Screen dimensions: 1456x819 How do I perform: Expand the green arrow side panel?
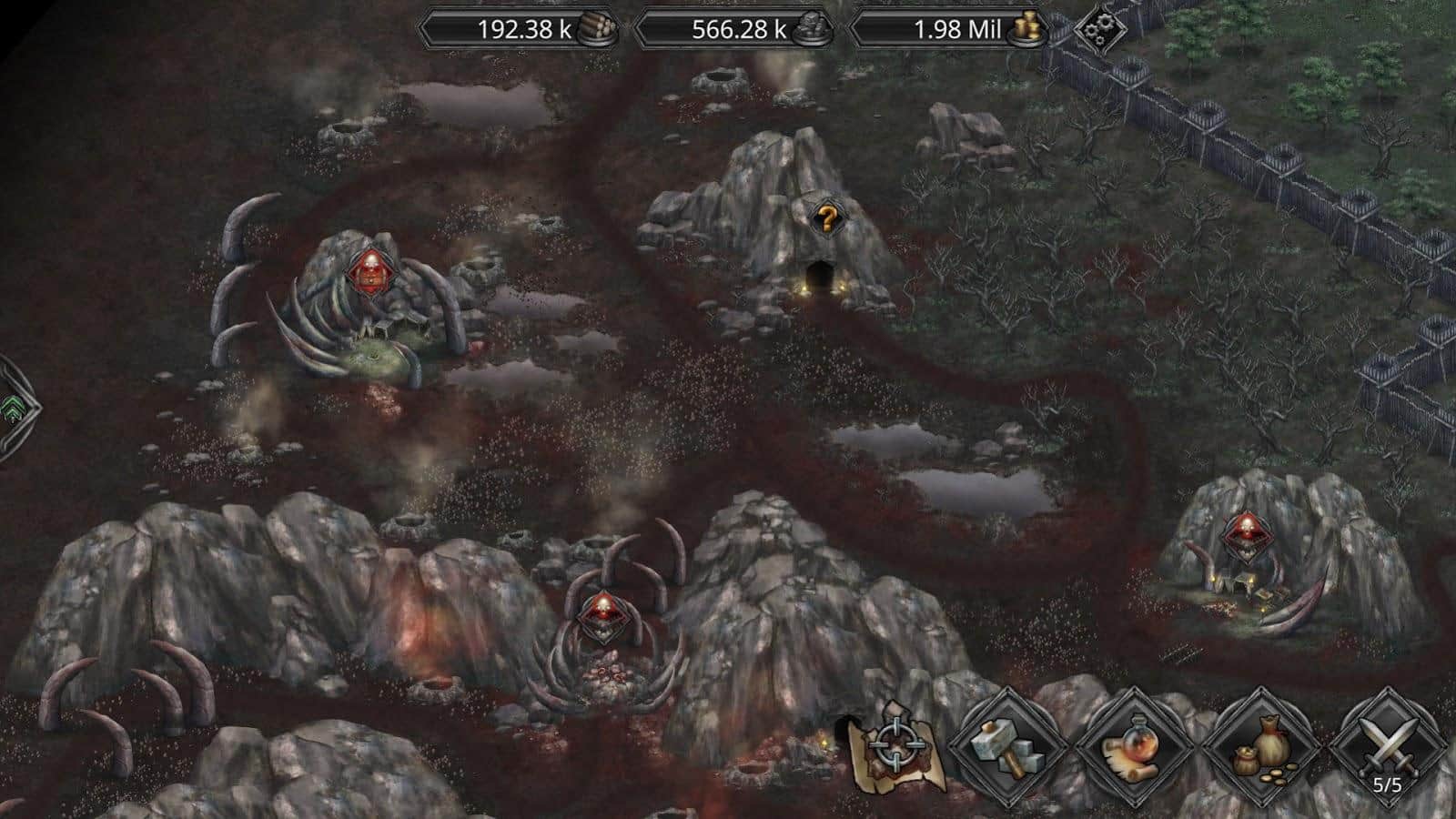tap(13, 407)
